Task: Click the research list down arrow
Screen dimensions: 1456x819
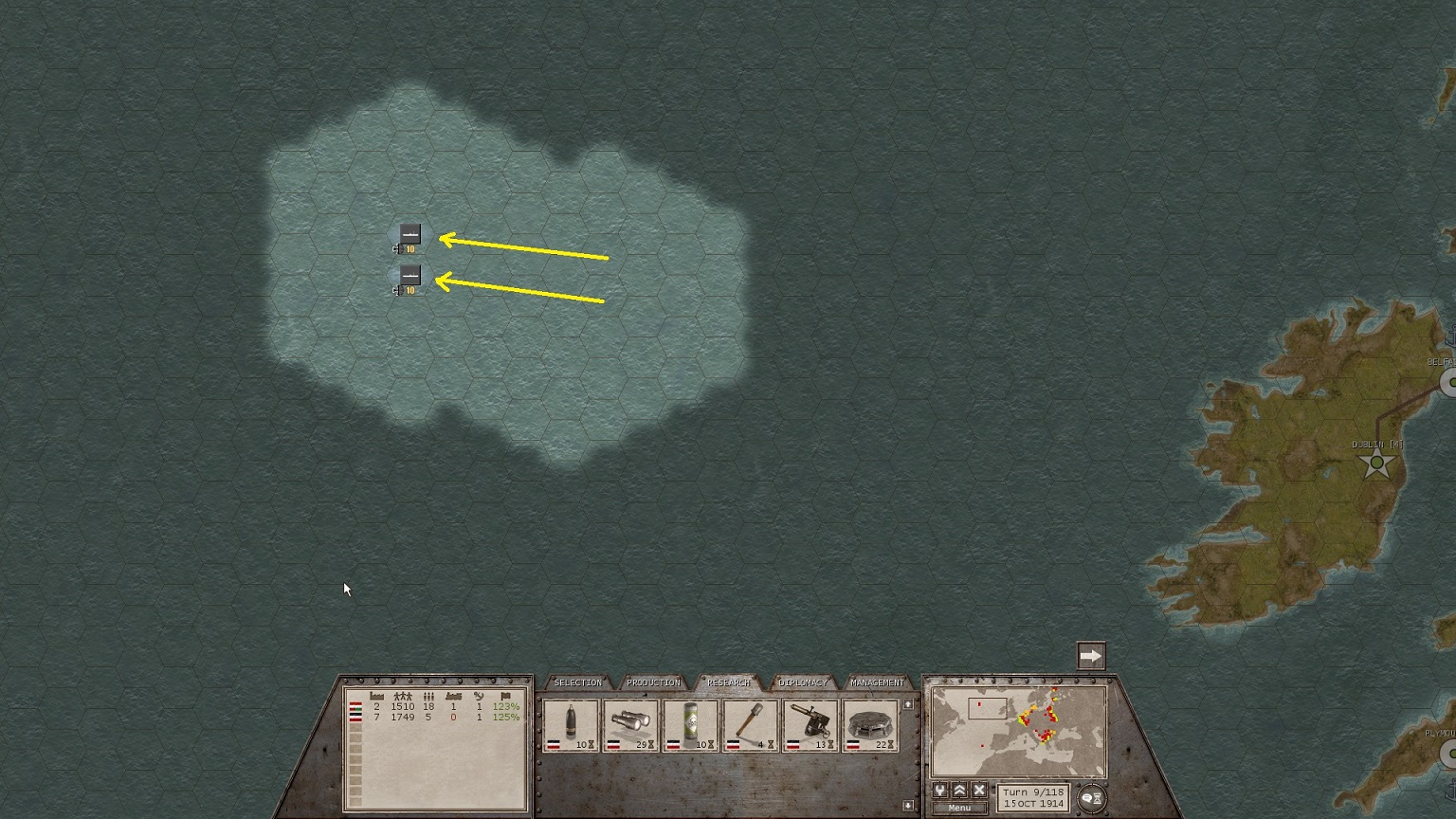Action: pyautogui.click(x=908, y=806)
